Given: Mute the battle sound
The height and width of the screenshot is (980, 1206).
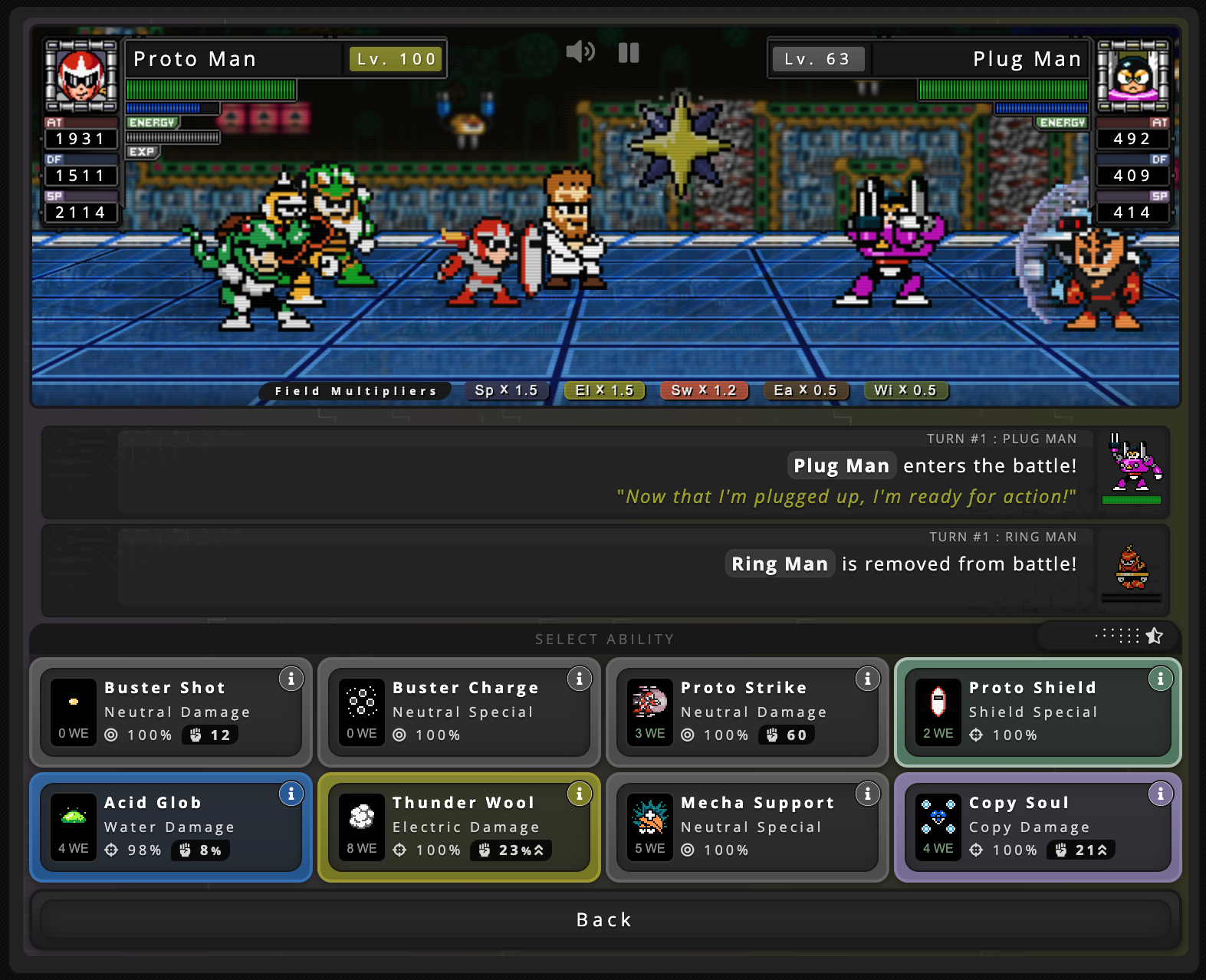Looking at the screenshot, I should (x=582, y=52).
